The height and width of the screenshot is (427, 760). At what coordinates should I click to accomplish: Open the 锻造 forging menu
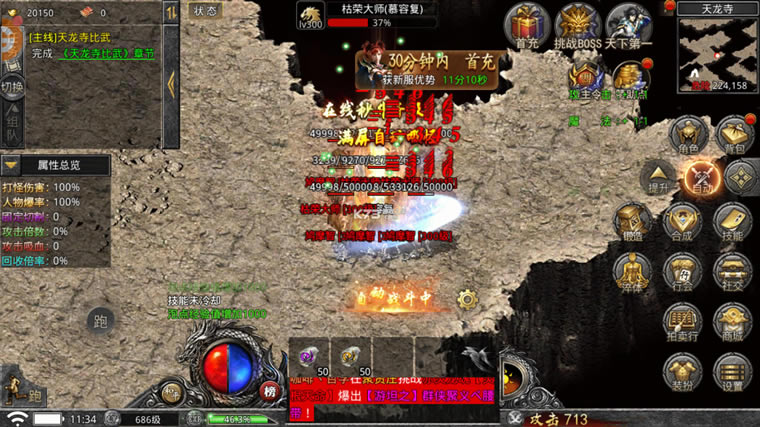[x=632, y=223]
